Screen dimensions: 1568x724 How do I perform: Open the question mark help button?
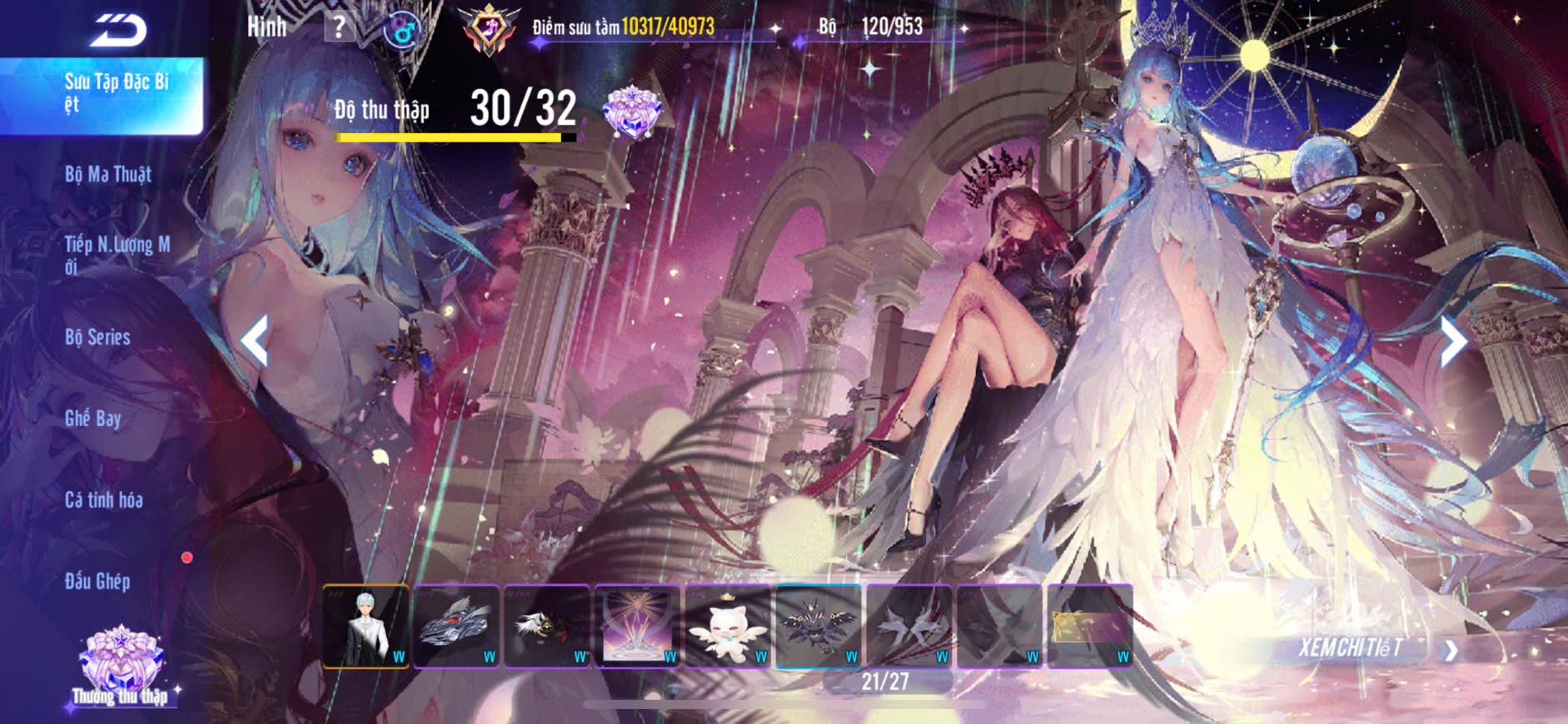point(338,27)
